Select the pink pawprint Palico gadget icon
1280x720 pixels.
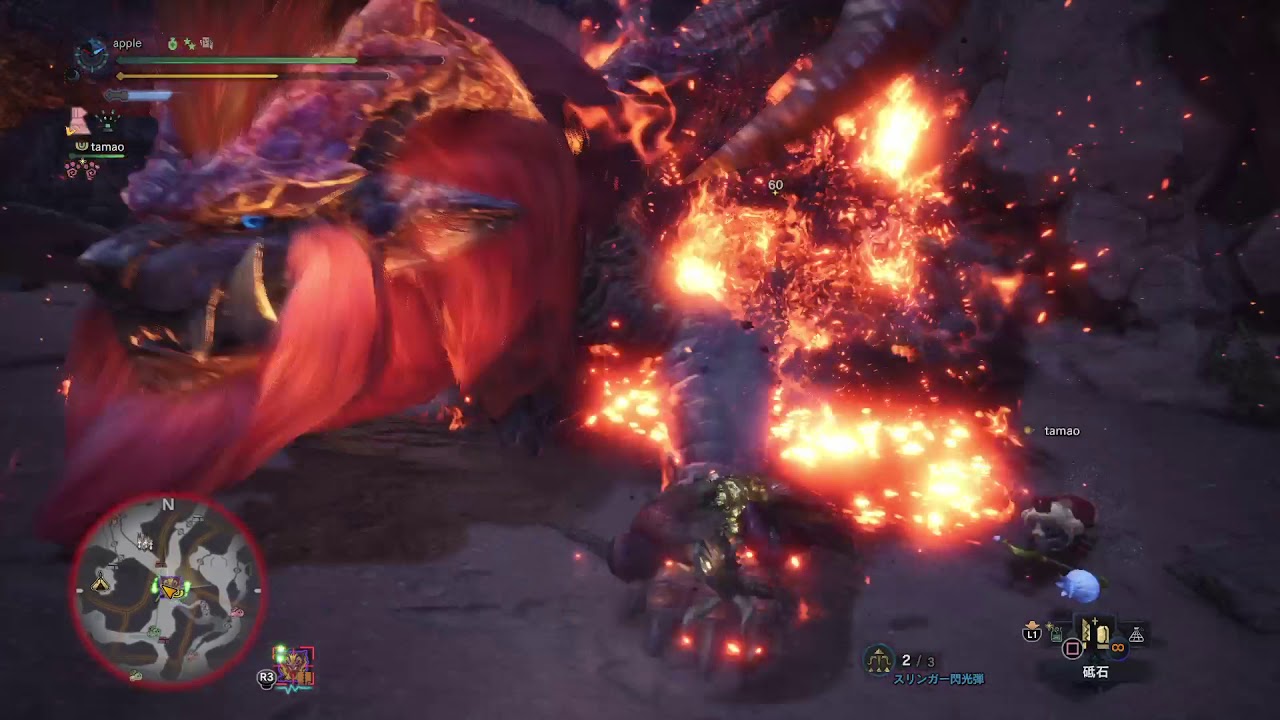[x=81, y=169]
